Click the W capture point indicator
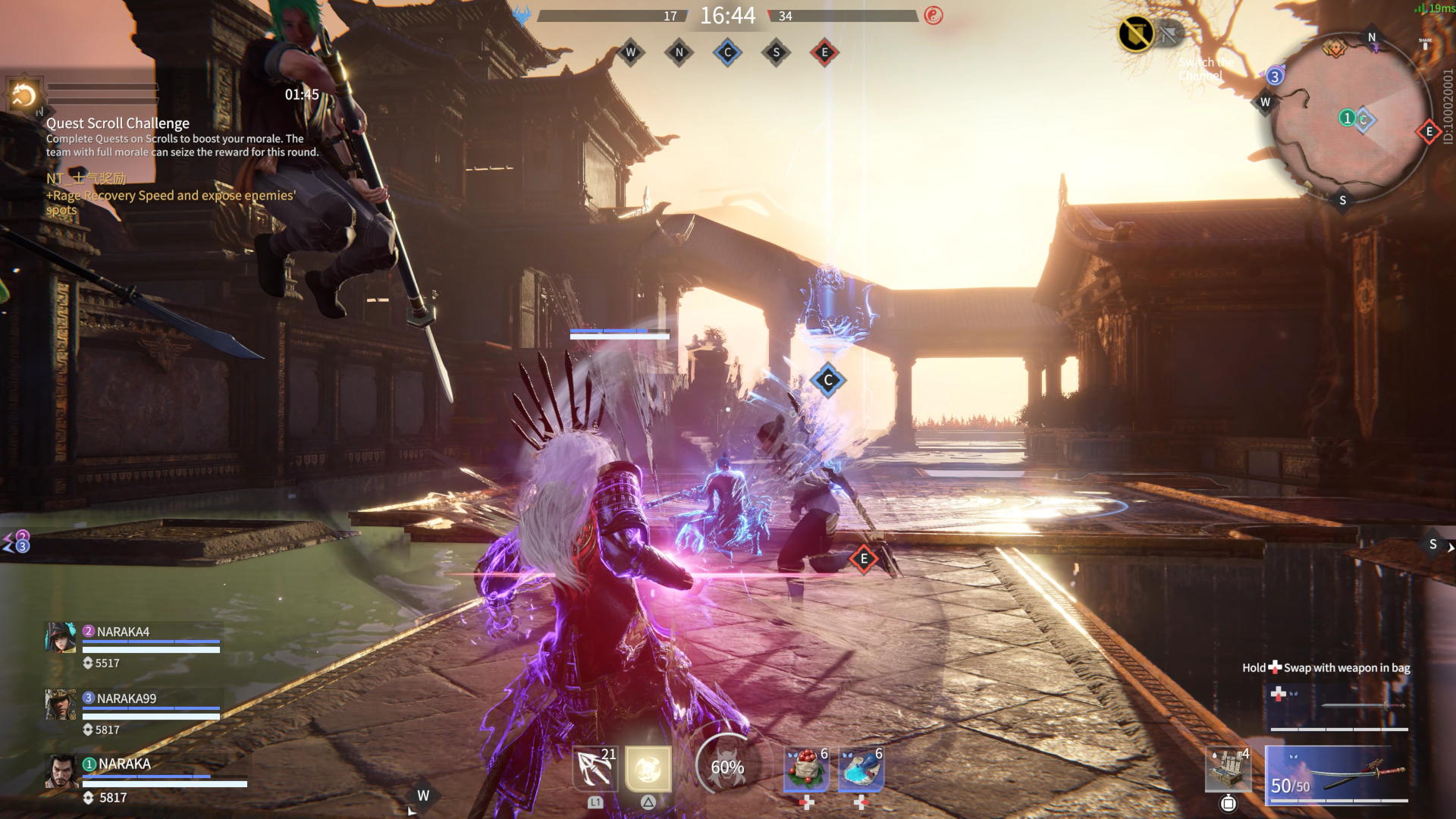 [630, 52]
